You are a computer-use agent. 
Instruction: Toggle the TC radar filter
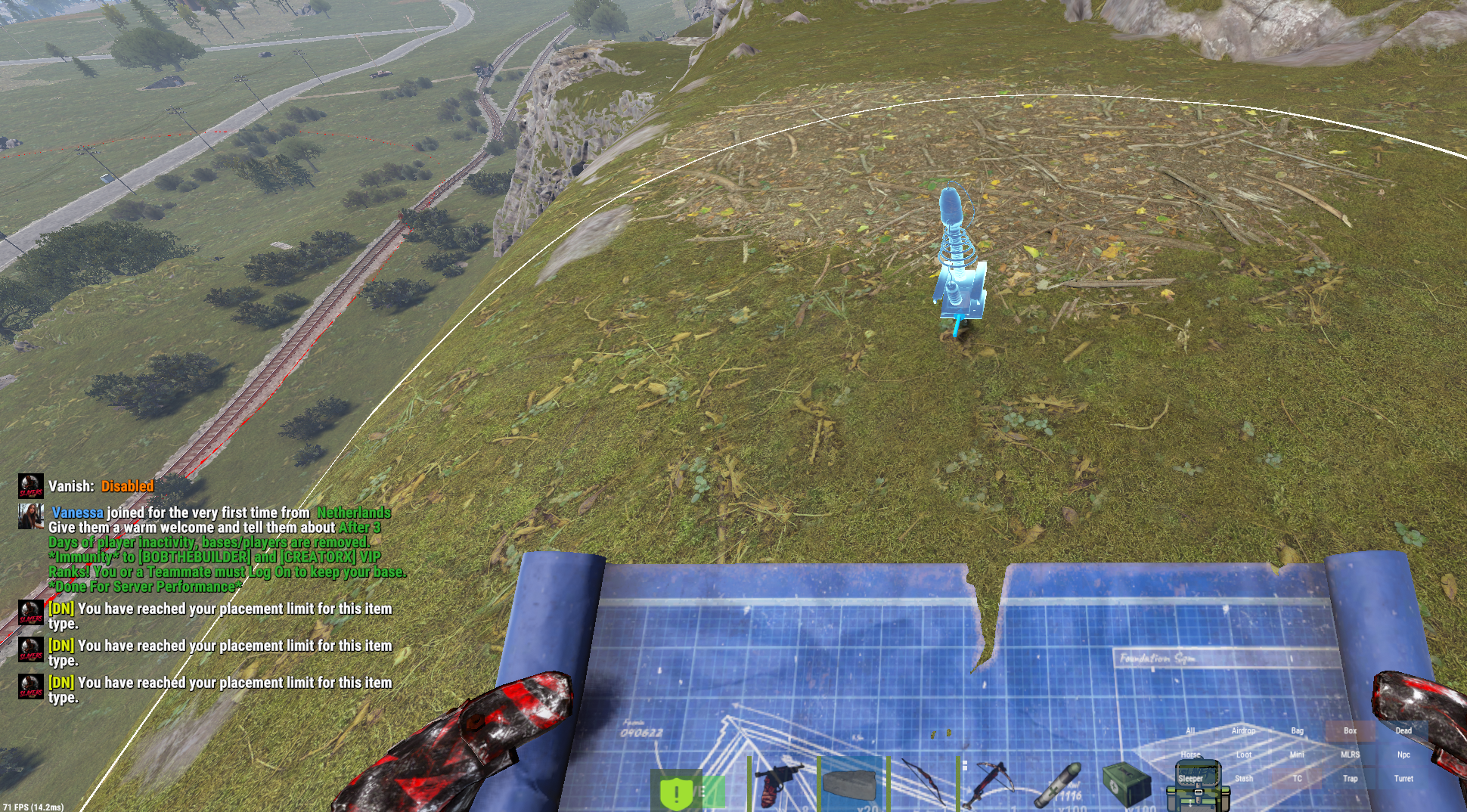pyautogui.click(x=1297, y=778)
